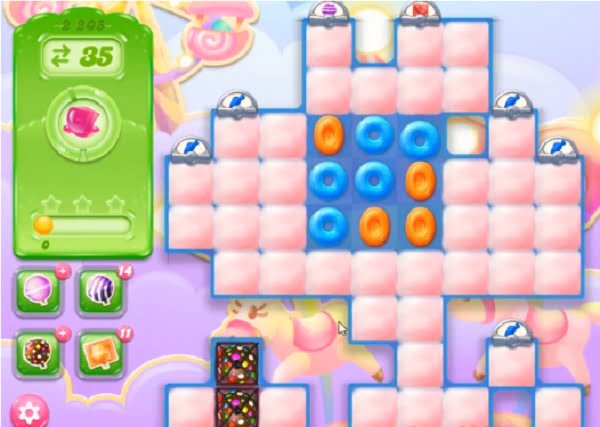600x427 pixels.
Task: Open the pink gear settings menu
Action: click(x=30, y=411)
